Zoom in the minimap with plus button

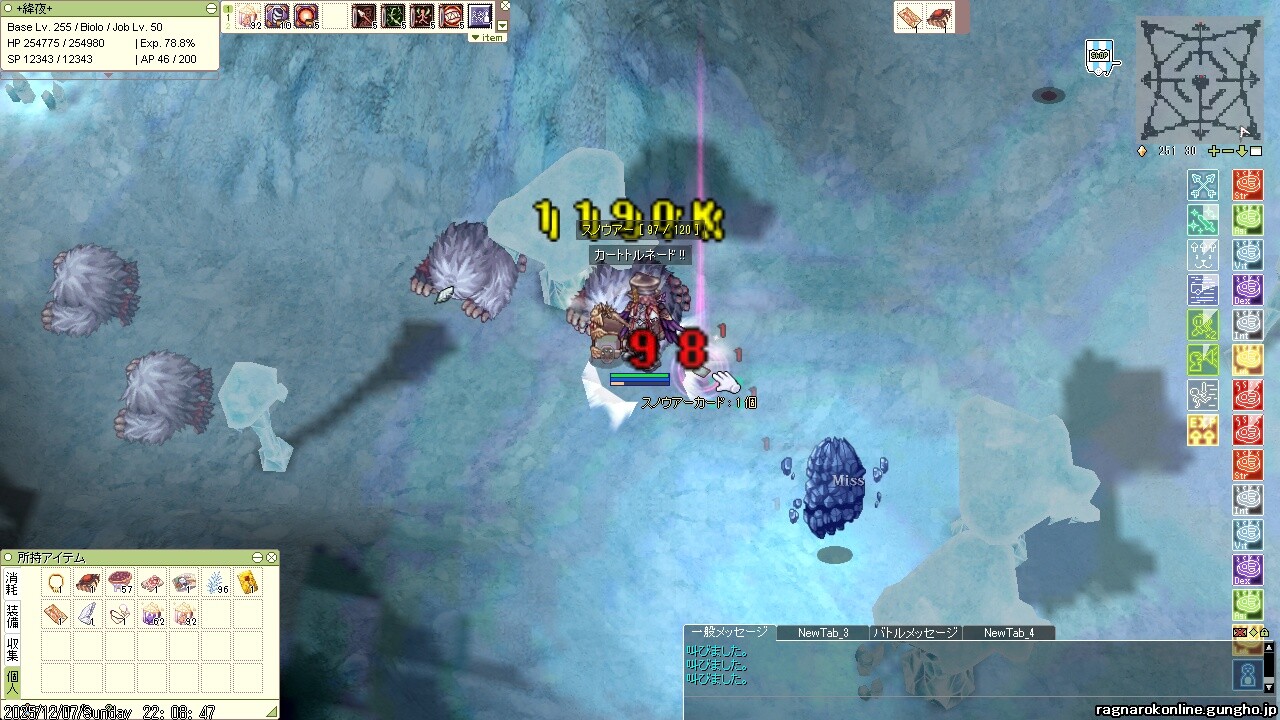click(1214, 151)
